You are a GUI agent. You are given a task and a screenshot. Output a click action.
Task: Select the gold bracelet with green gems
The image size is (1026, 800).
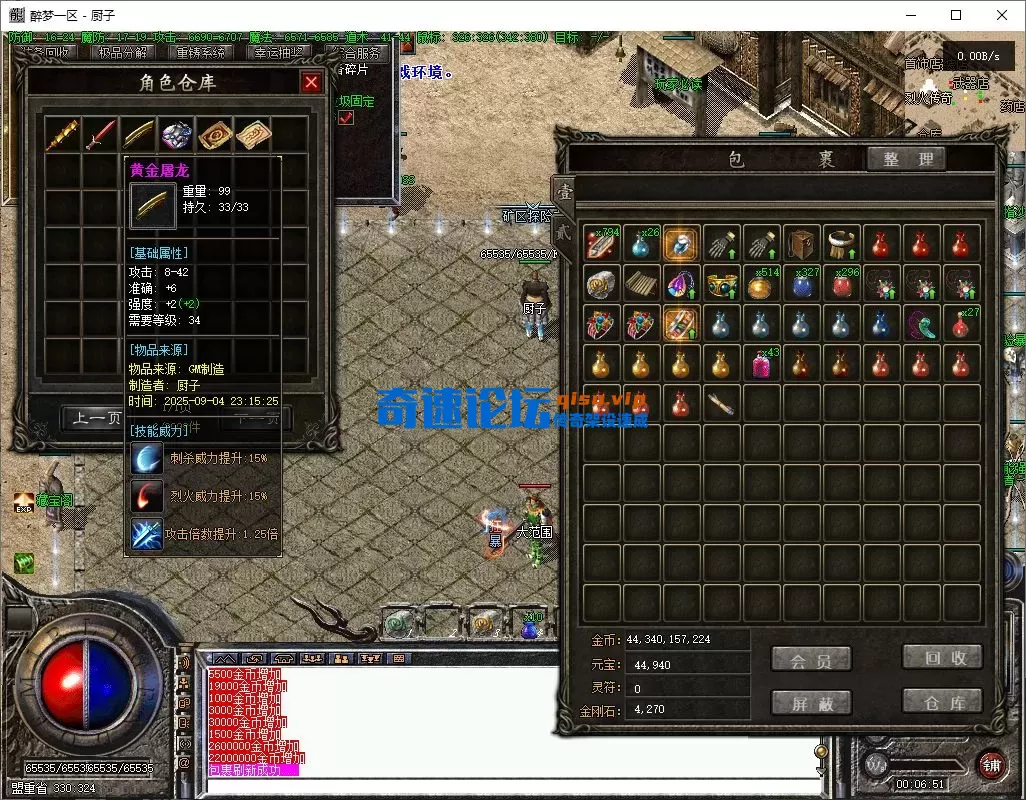(721, 284)
